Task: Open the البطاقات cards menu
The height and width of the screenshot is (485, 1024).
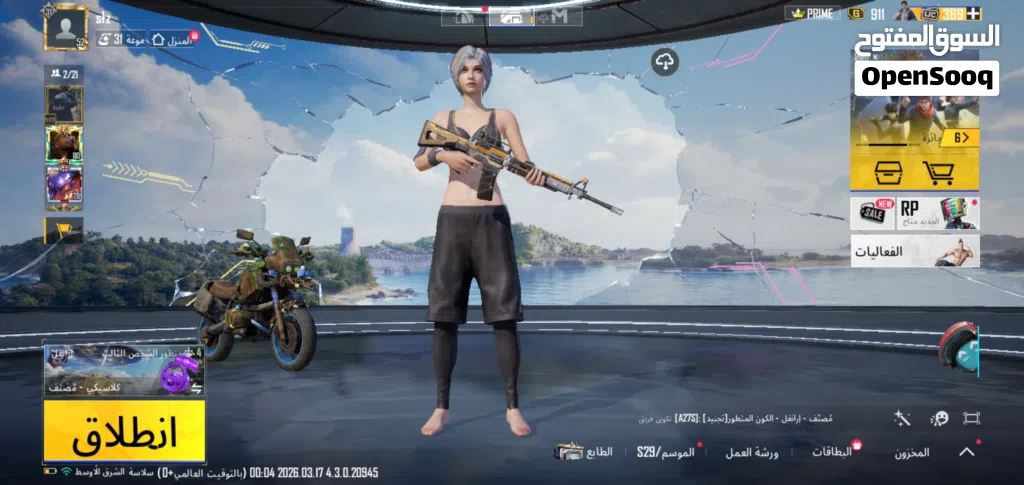Action: [x=832, y=452]
